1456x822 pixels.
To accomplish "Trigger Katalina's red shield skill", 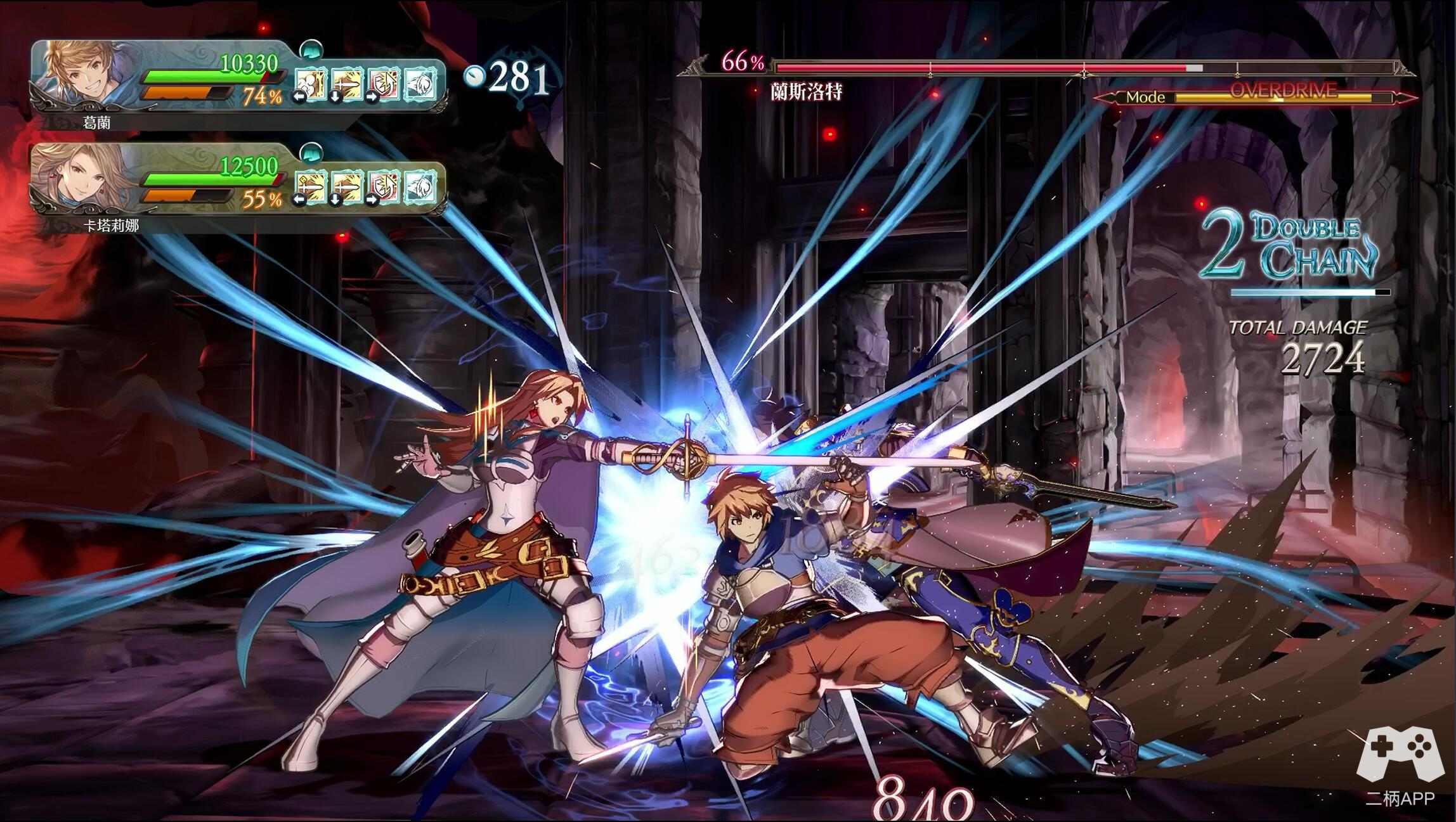I will point(384,187).
